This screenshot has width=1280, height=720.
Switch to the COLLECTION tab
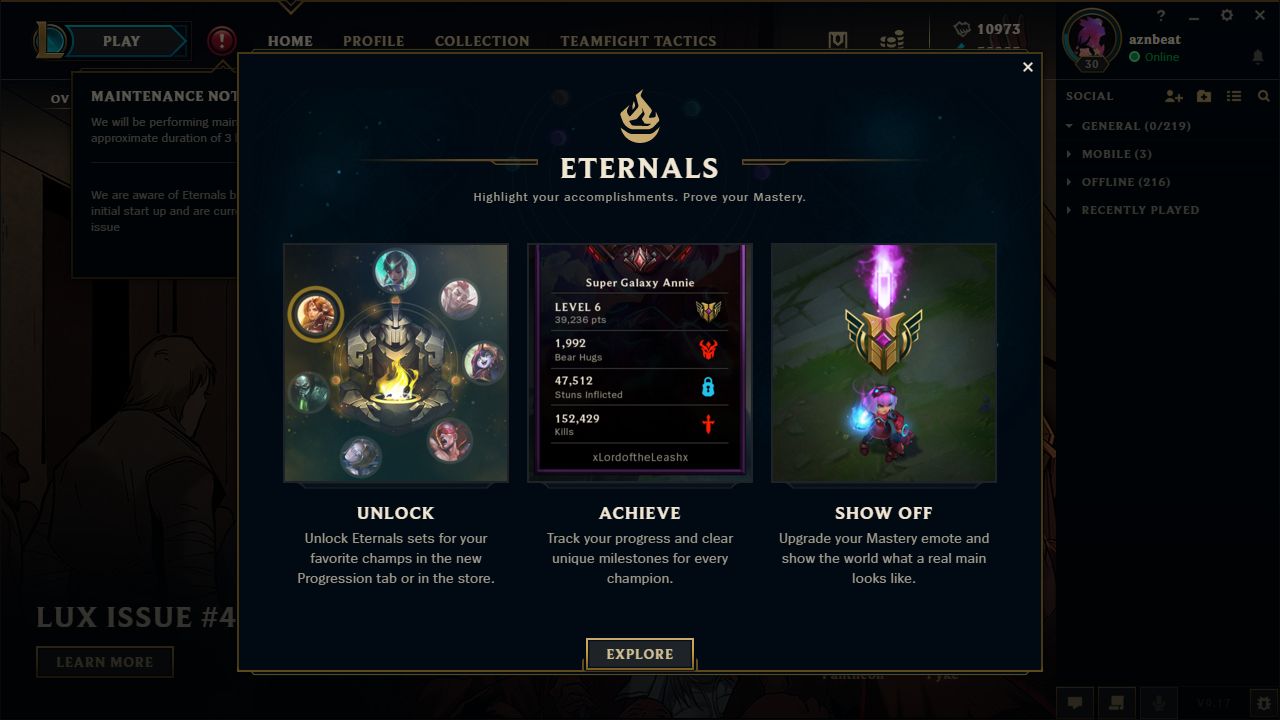481,41
